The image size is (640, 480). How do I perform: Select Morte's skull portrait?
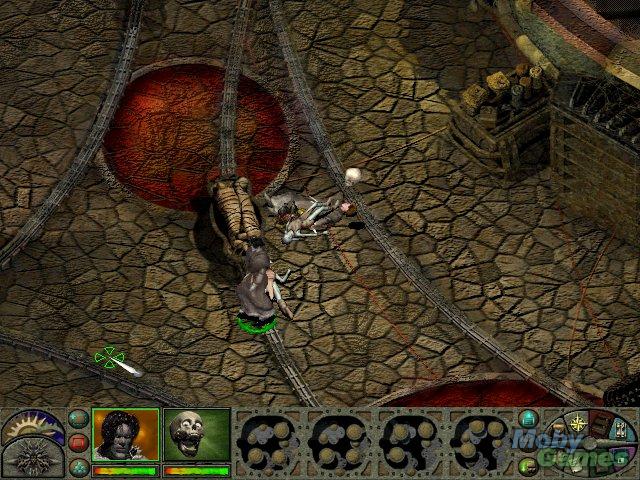[x=196, y=434]
